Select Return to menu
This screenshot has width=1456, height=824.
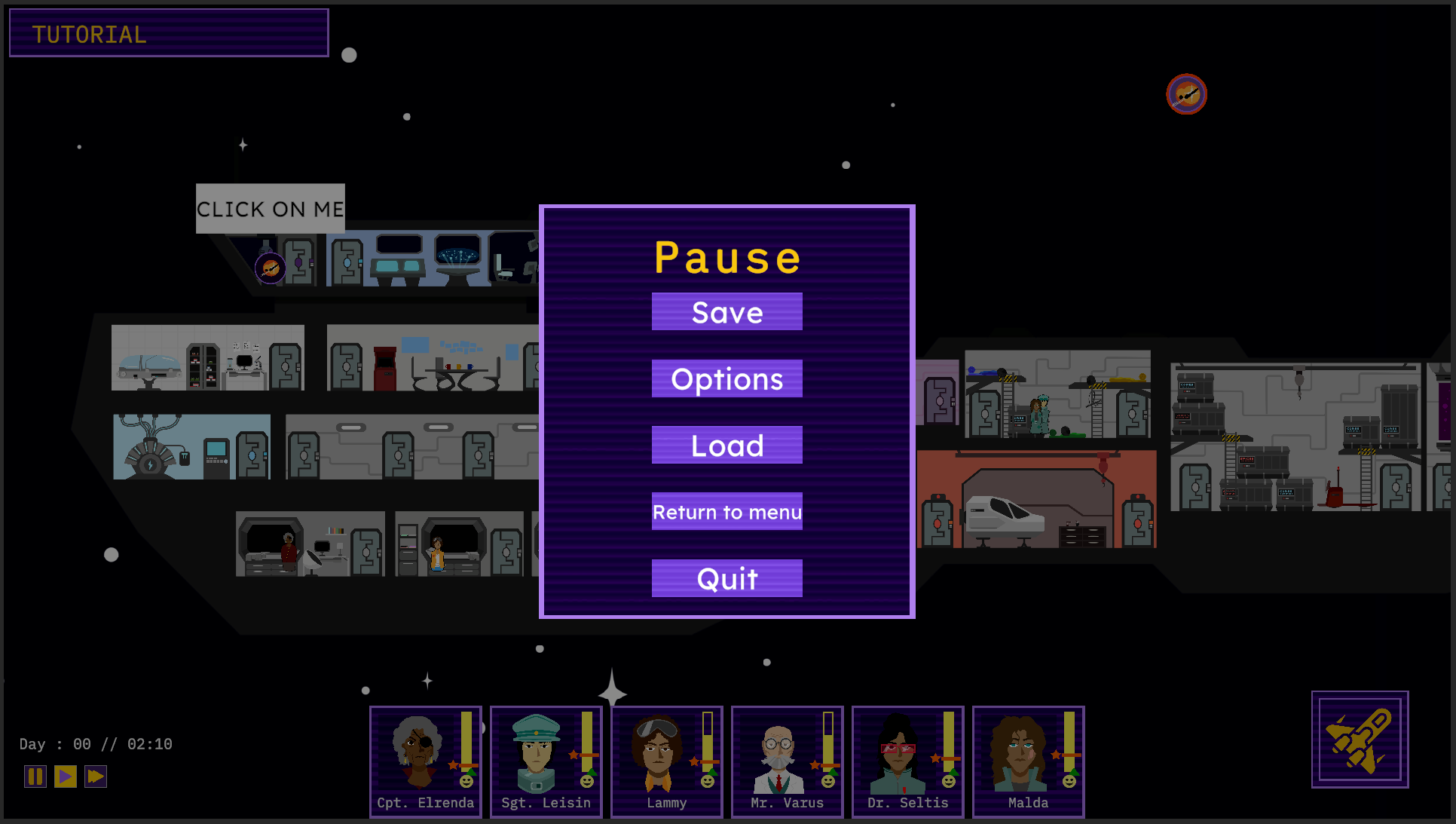pos(726,511)
